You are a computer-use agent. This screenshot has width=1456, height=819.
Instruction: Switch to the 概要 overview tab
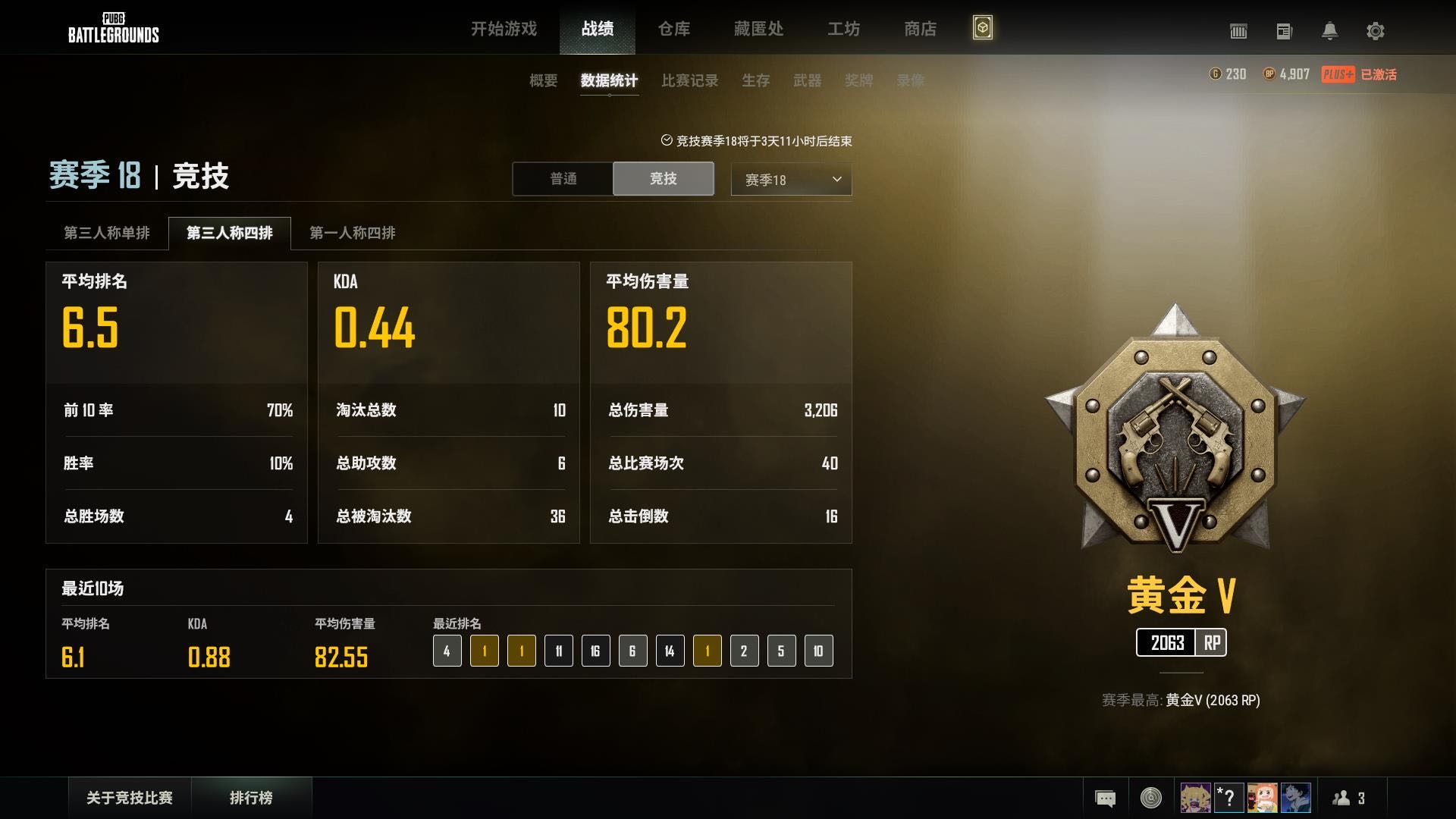[x=543, y=80]
